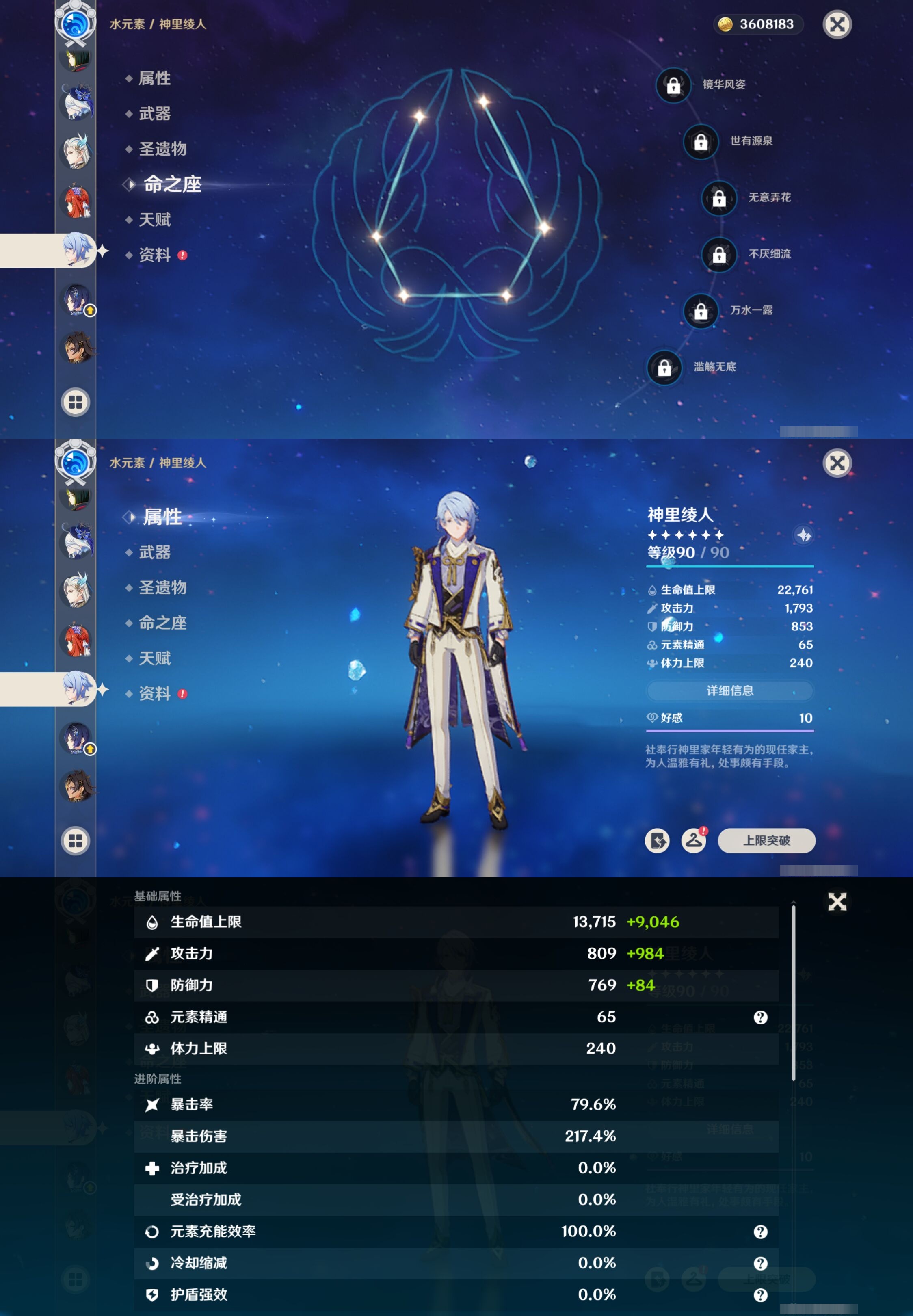913x1316 pixels.
Task: Open the icon left of the hanger button
Action: coord(657,840)
